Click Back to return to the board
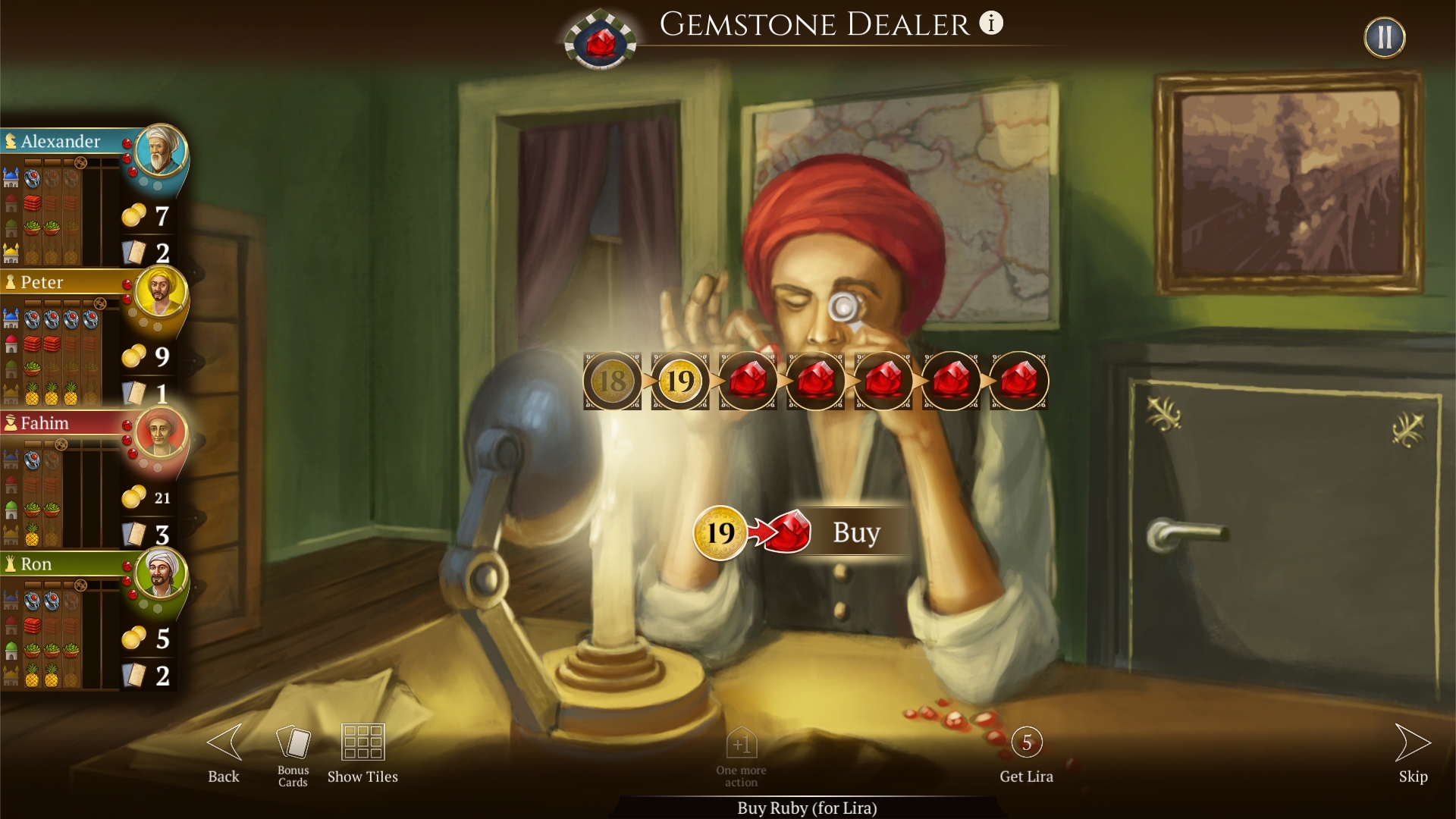Image resolution: width=1456 pixels, height=819 pixels. point(222,751)
